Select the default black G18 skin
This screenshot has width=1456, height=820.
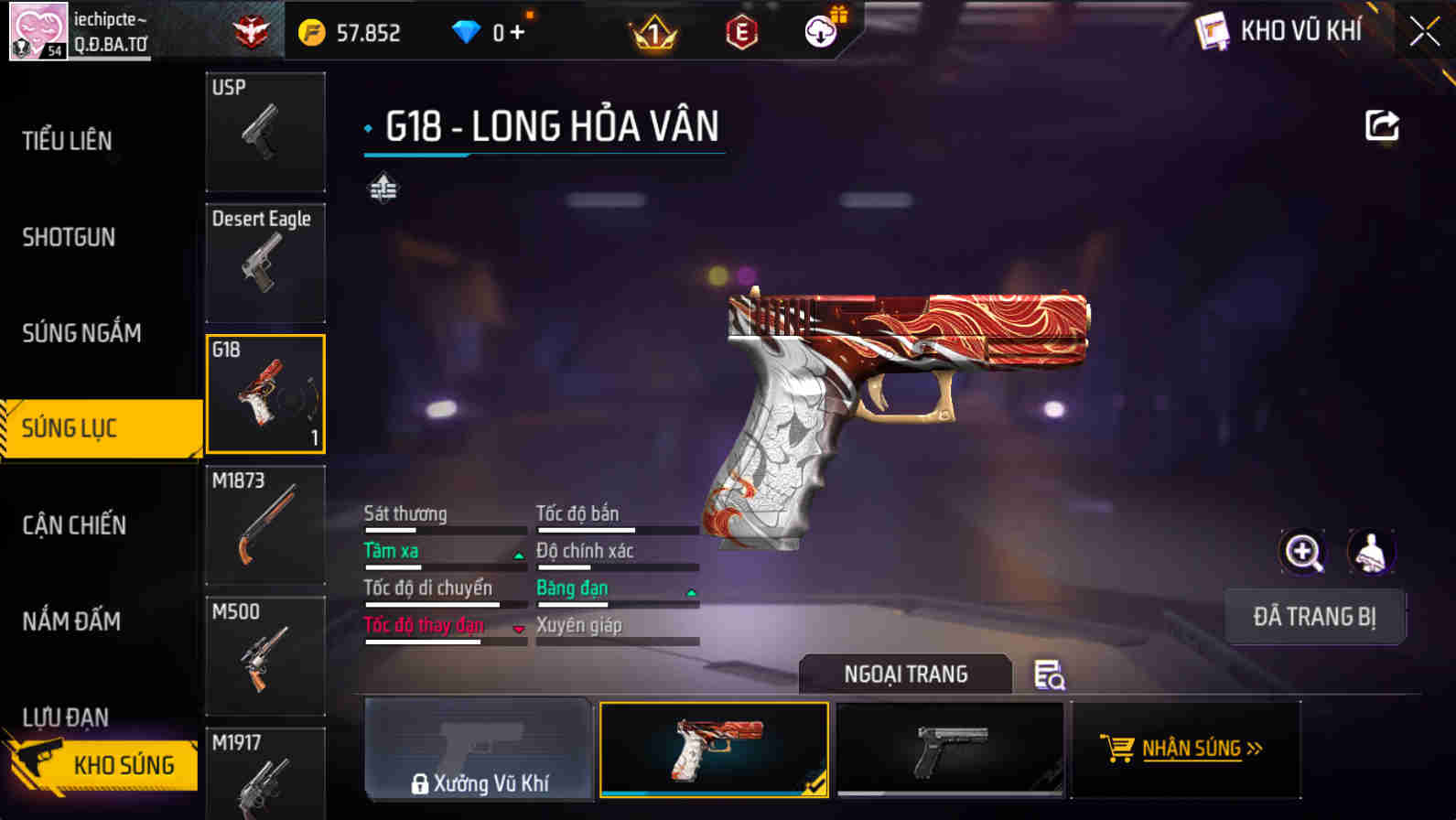pyautogui.click(x=951, y=750)
